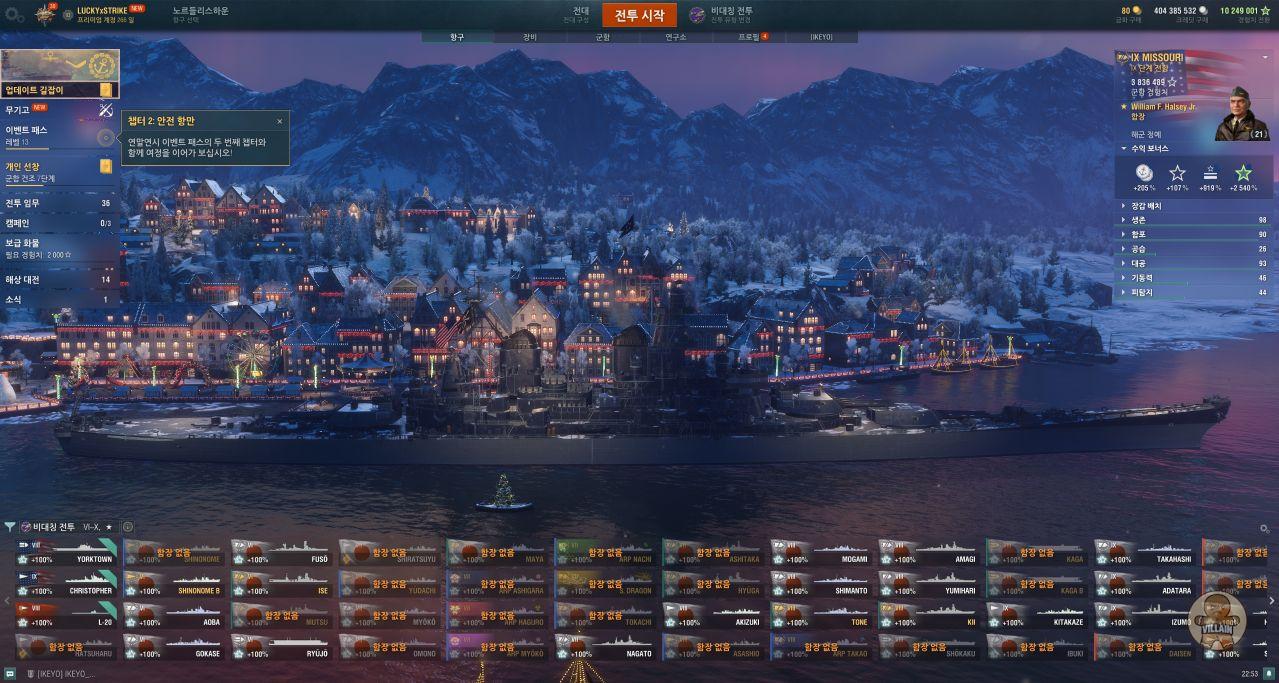
Task: Open the 군항 tab
Action: pyautogui.click(x=602, y=37)
